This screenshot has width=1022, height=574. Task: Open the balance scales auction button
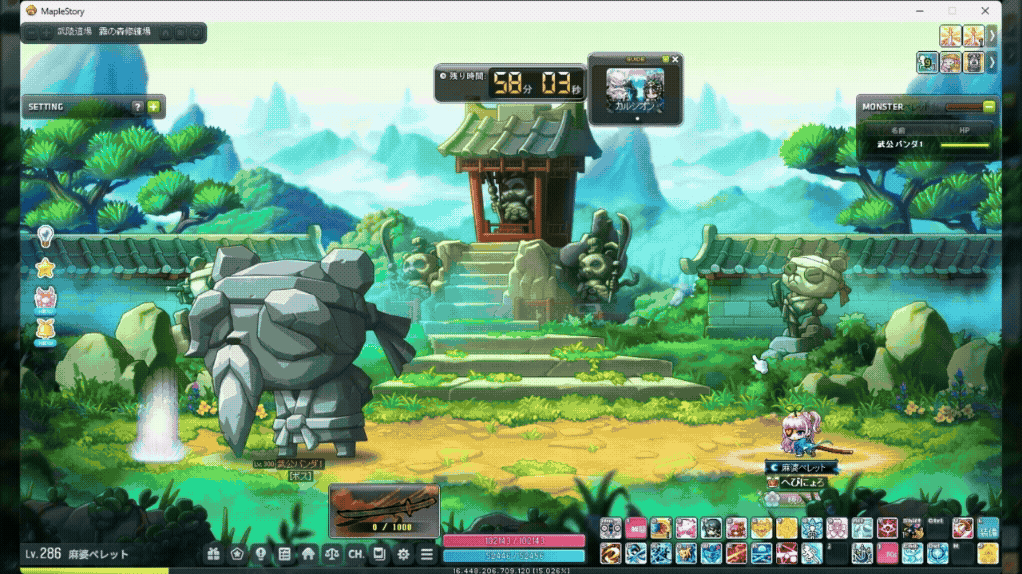(332, 553)
